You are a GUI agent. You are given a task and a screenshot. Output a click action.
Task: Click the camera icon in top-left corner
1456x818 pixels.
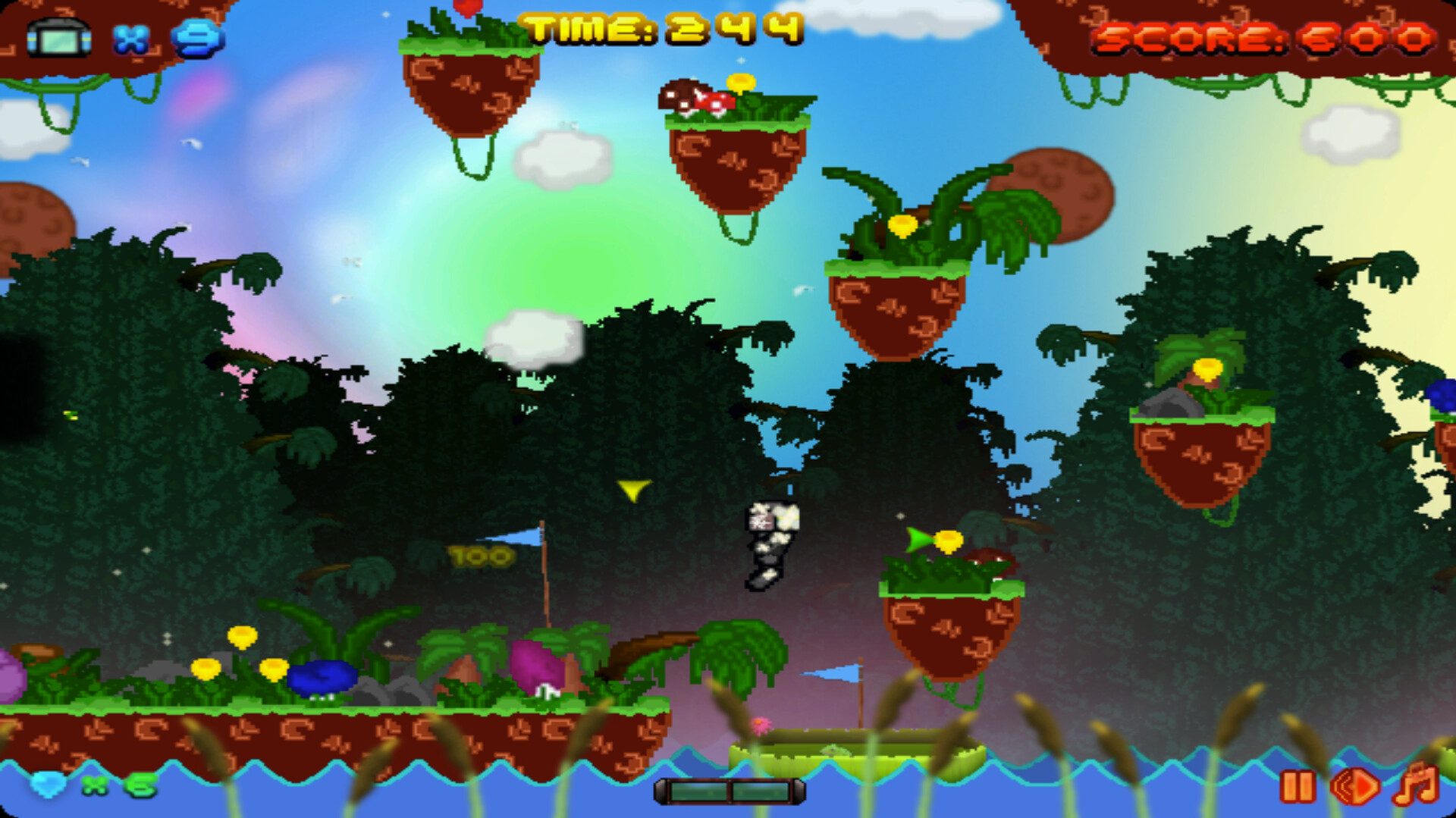57,36
